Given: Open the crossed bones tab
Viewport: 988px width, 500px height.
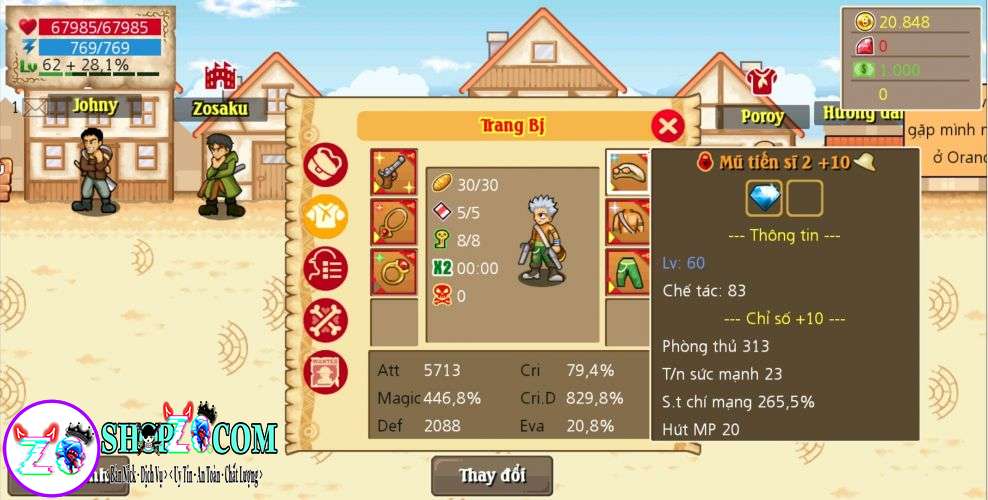Looking at the screenshot, I should click(x=326, y=320).
